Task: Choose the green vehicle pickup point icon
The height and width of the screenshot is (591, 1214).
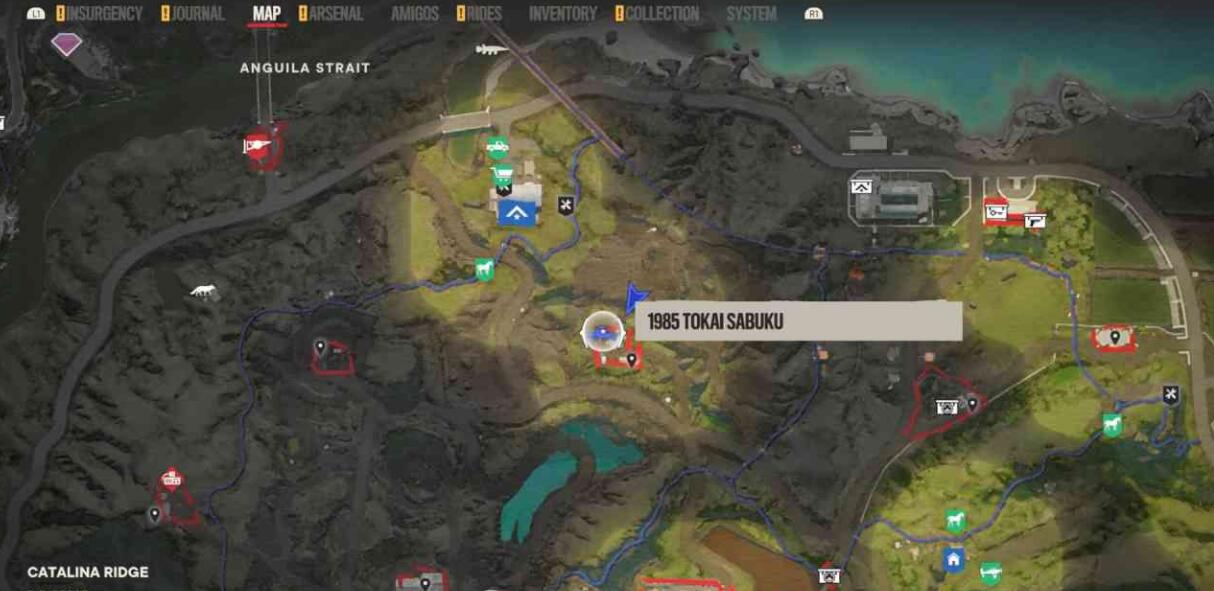Action: 497,148
